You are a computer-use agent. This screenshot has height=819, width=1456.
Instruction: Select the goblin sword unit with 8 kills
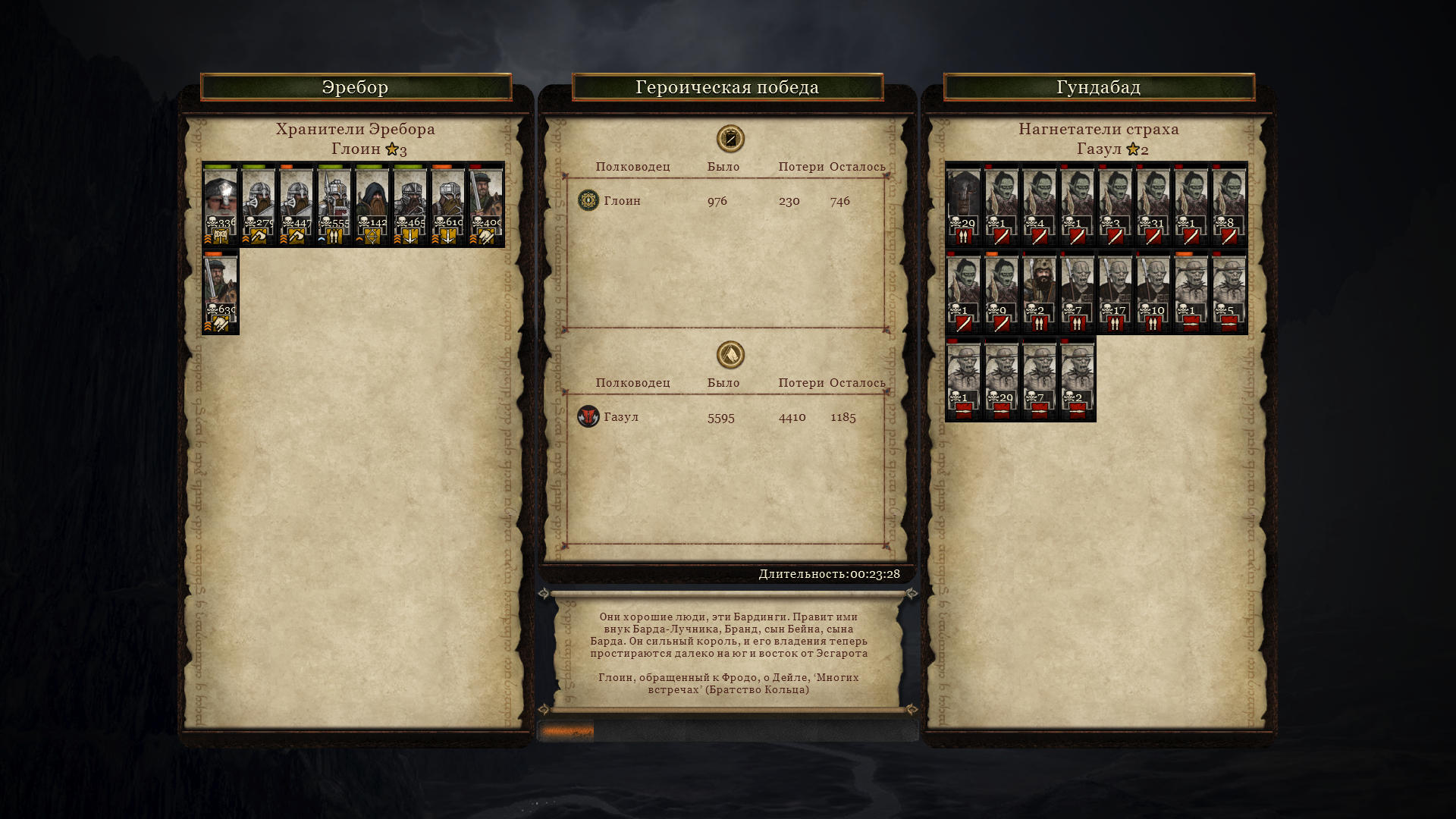[x=1229, y=205]
